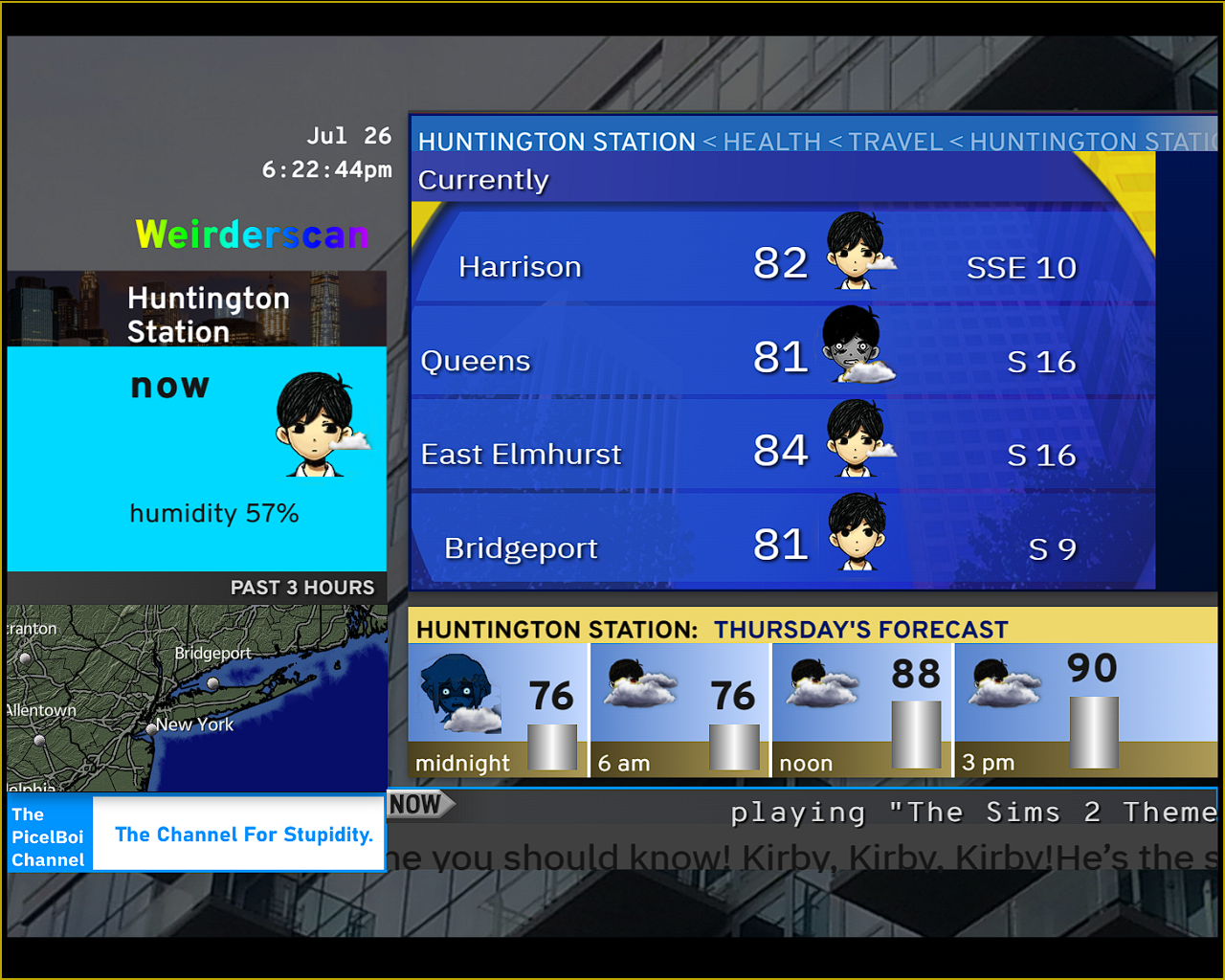This screenshot has height=980, width=1225.
Task: Click the Huntington Station now conditions panel
Action: pos(197,457)
